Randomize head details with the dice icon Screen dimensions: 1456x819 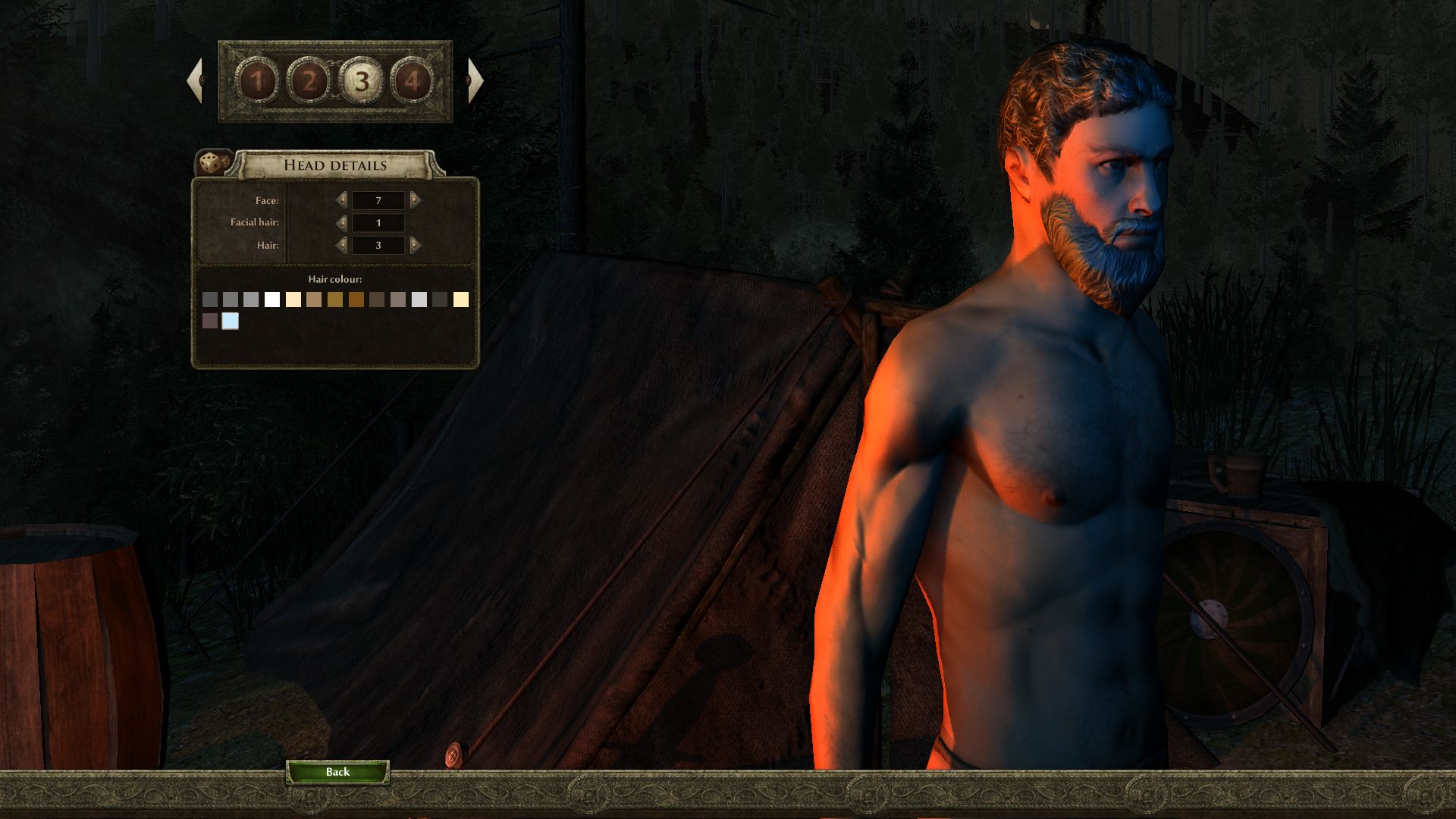[x=214, y=162]
